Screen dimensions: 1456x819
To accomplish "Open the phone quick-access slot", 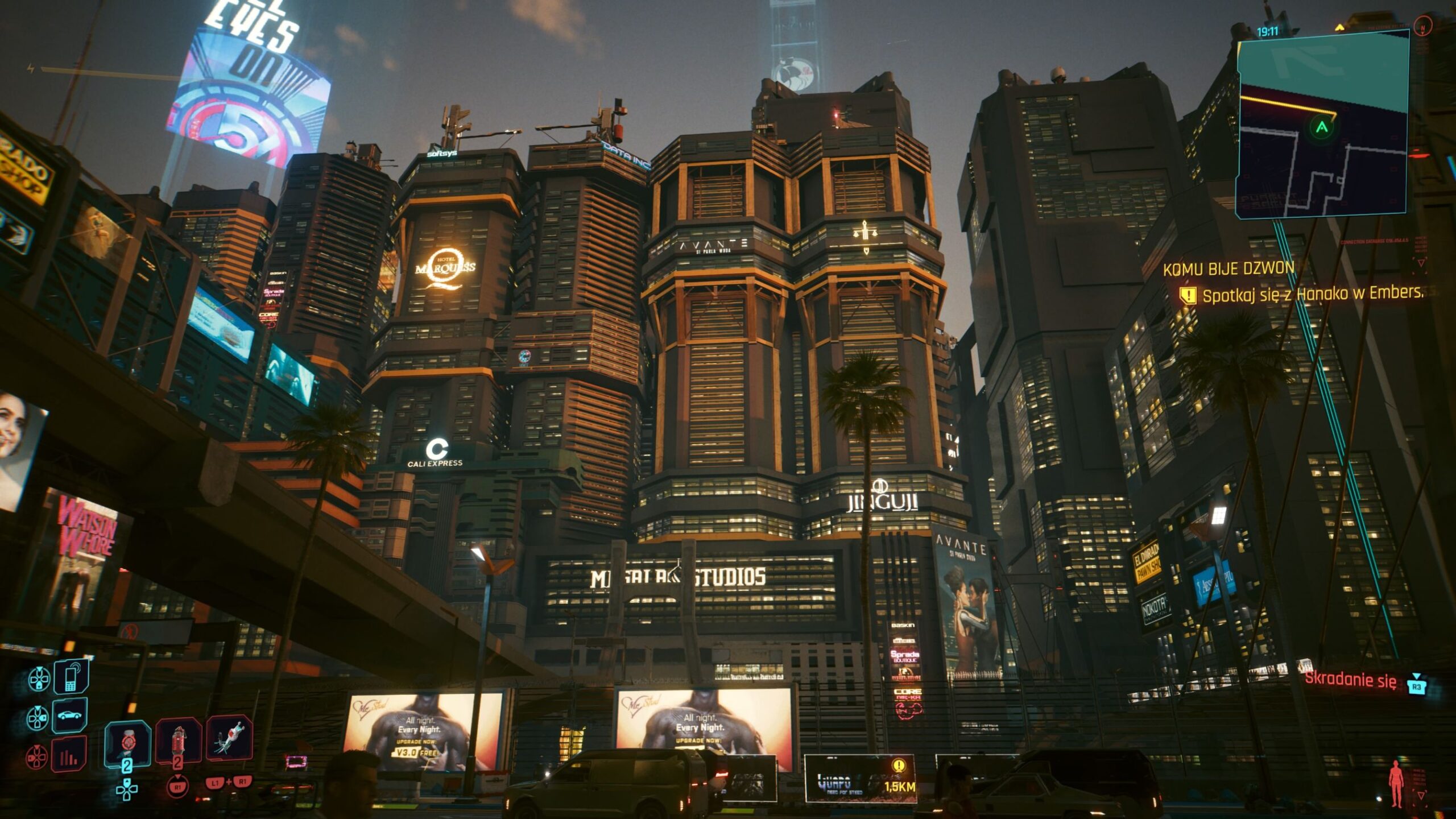I will coord(71,677).
